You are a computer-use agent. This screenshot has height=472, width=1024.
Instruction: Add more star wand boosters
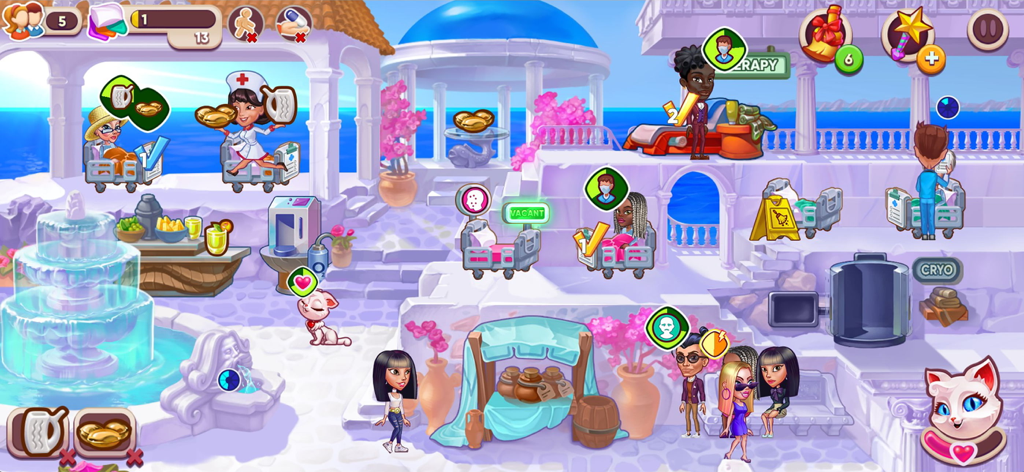tap(931, 59)
